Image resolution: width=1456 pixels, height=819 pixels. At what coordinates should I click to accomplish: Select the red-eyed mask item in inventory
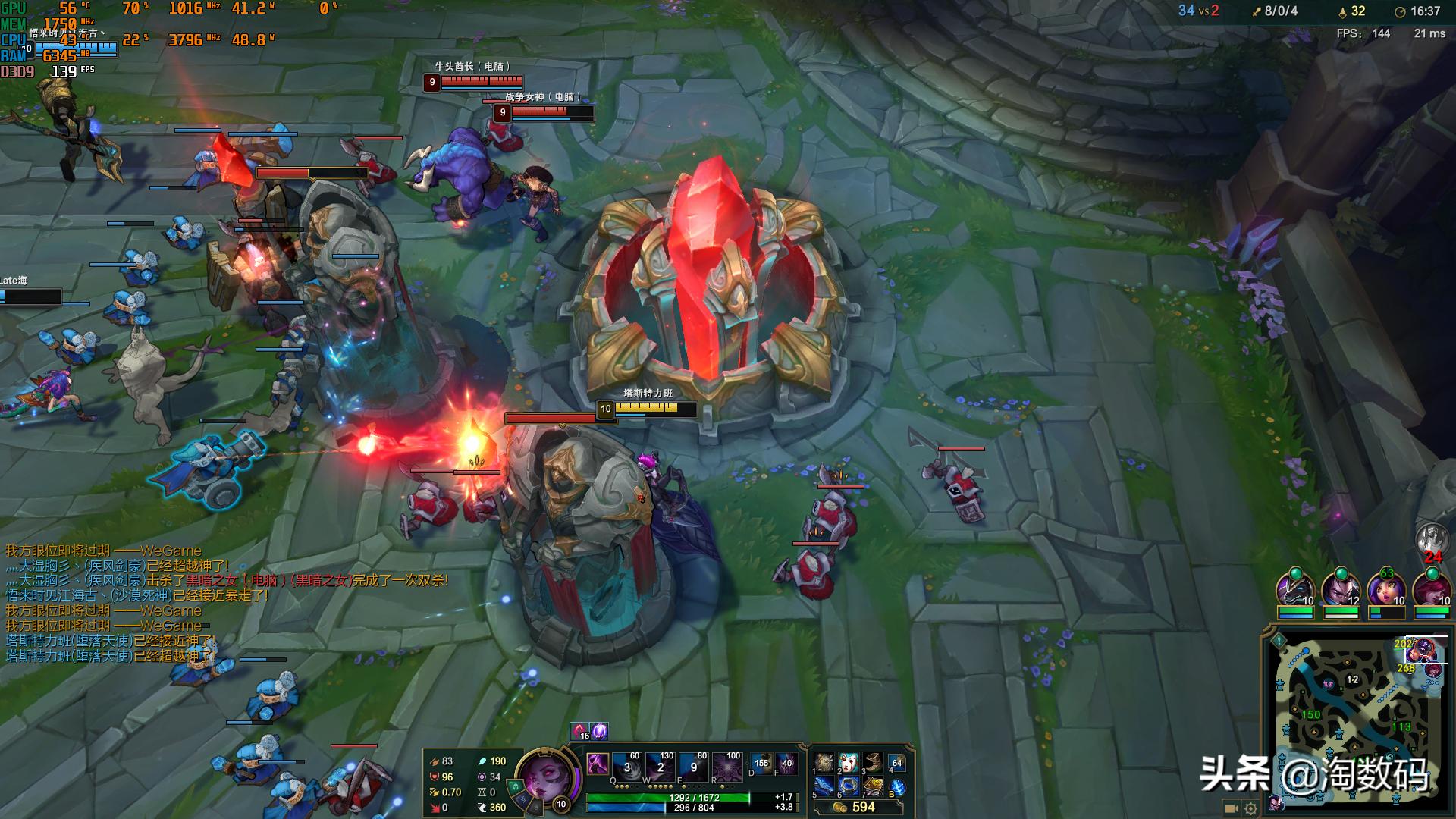click(x=849, y=763)
